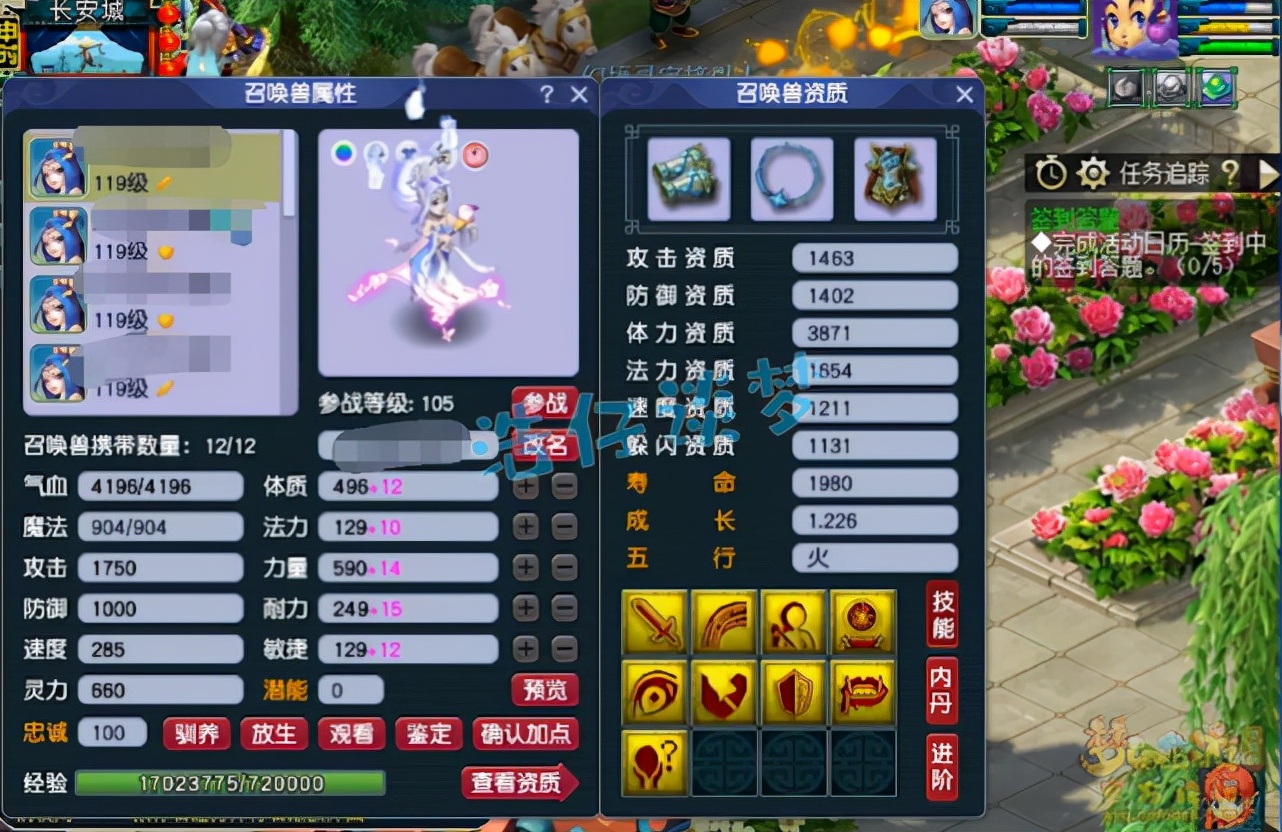Viewport: 1282px width, 832px height.
Task: Click the fanged mouth skill icon
Action: [x=862, y=692]
